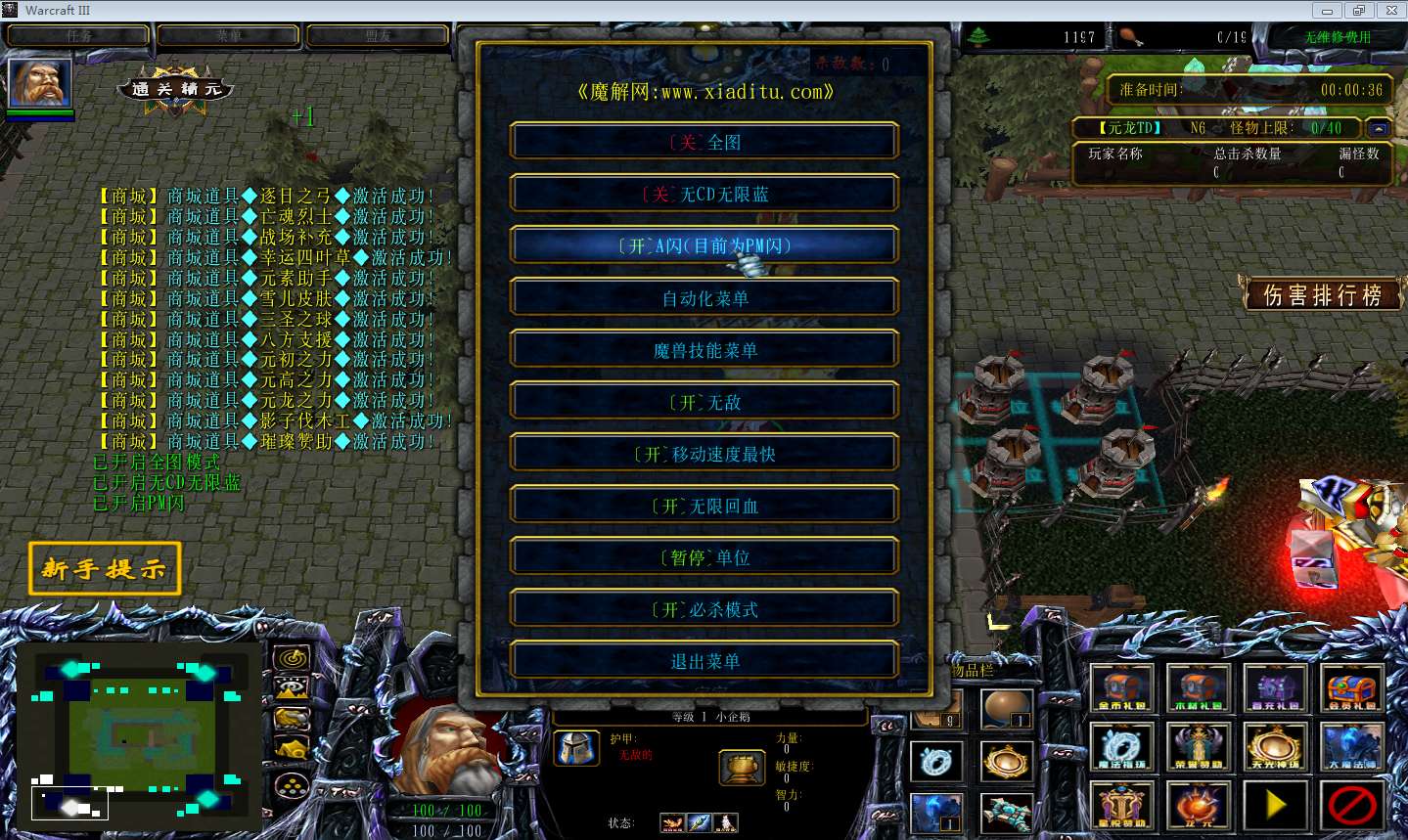Image resolution: width=1408 pixels, height=840 pixels.
Task: Open the 自动化菜单 automation submenu
Action: click(x=704, y=296)
